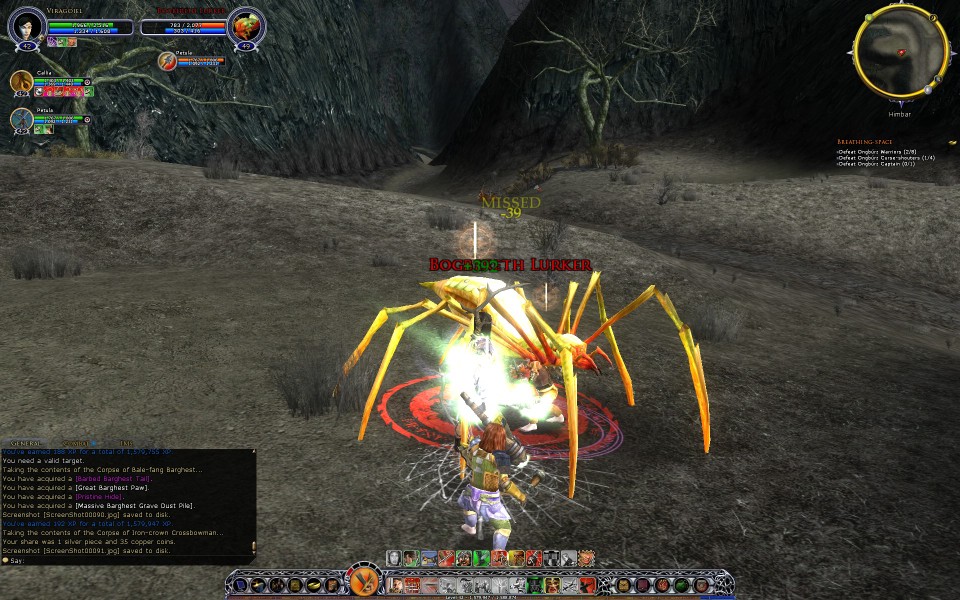
Task: Click the face portrait skill in upper quickslot row
Action: pos(394,558)
